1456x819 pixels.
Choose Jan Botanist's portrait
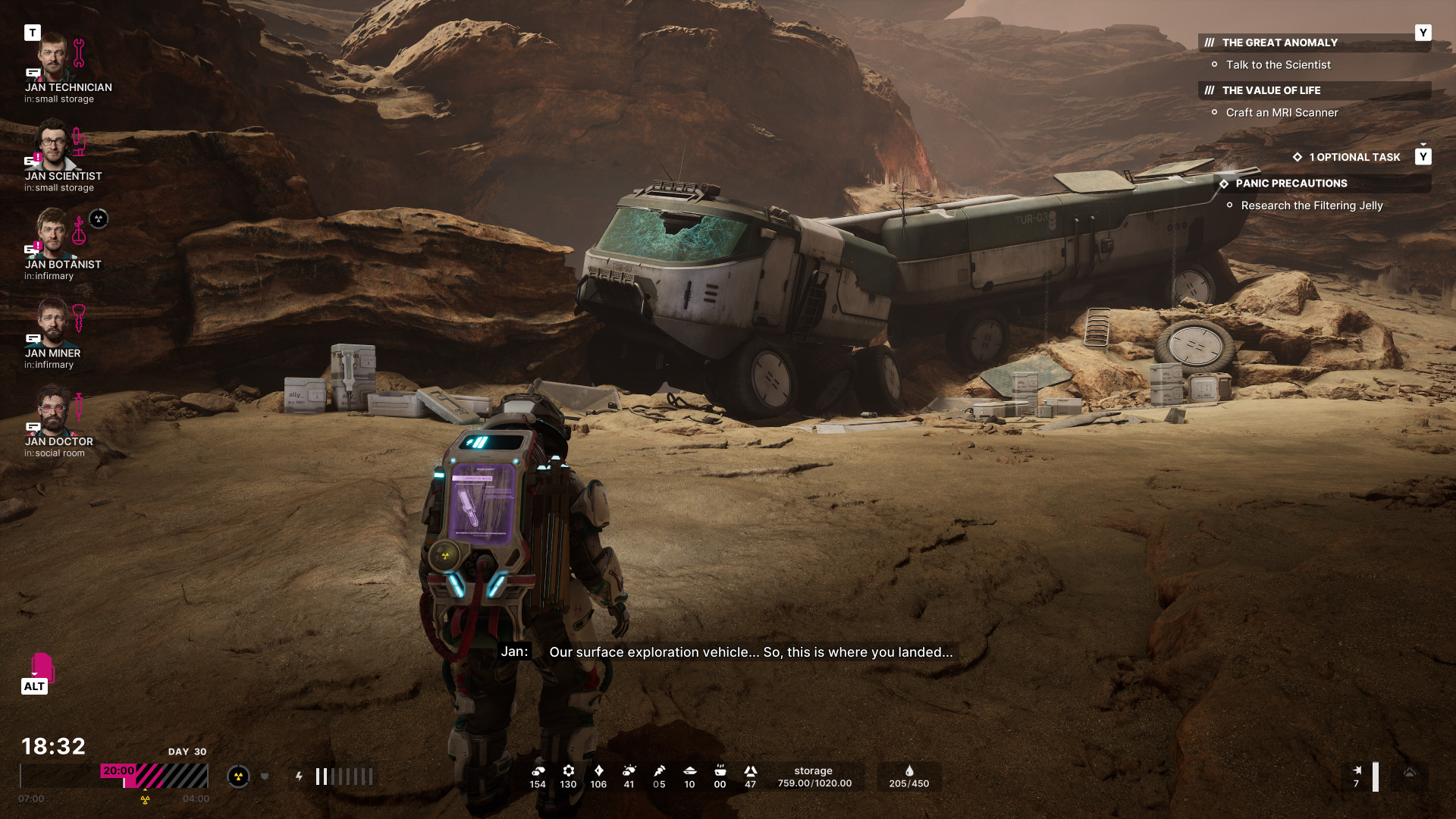52,234
